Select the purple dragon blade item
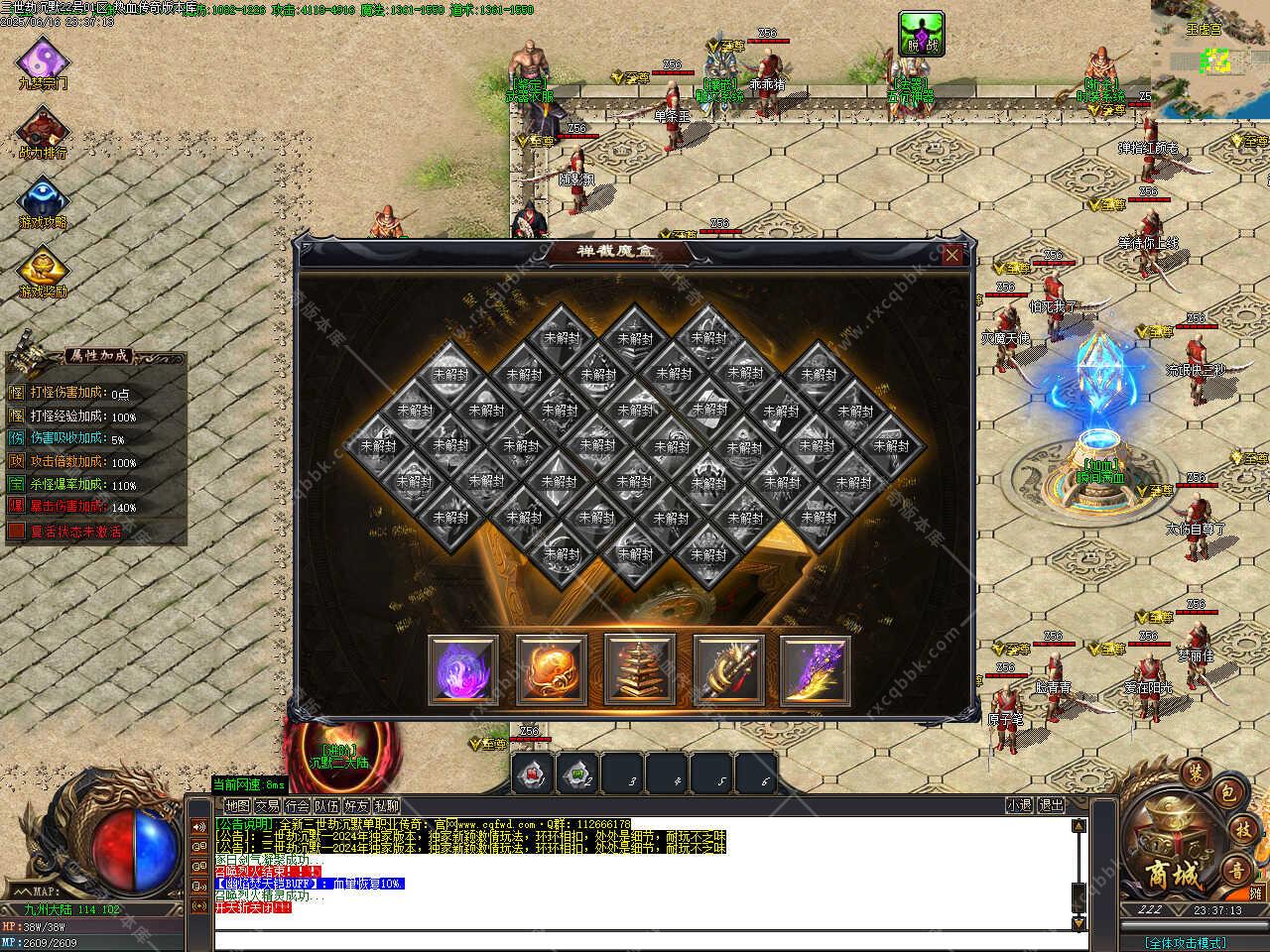Screen dimensions: 1270x952 [x=816, y=670]
